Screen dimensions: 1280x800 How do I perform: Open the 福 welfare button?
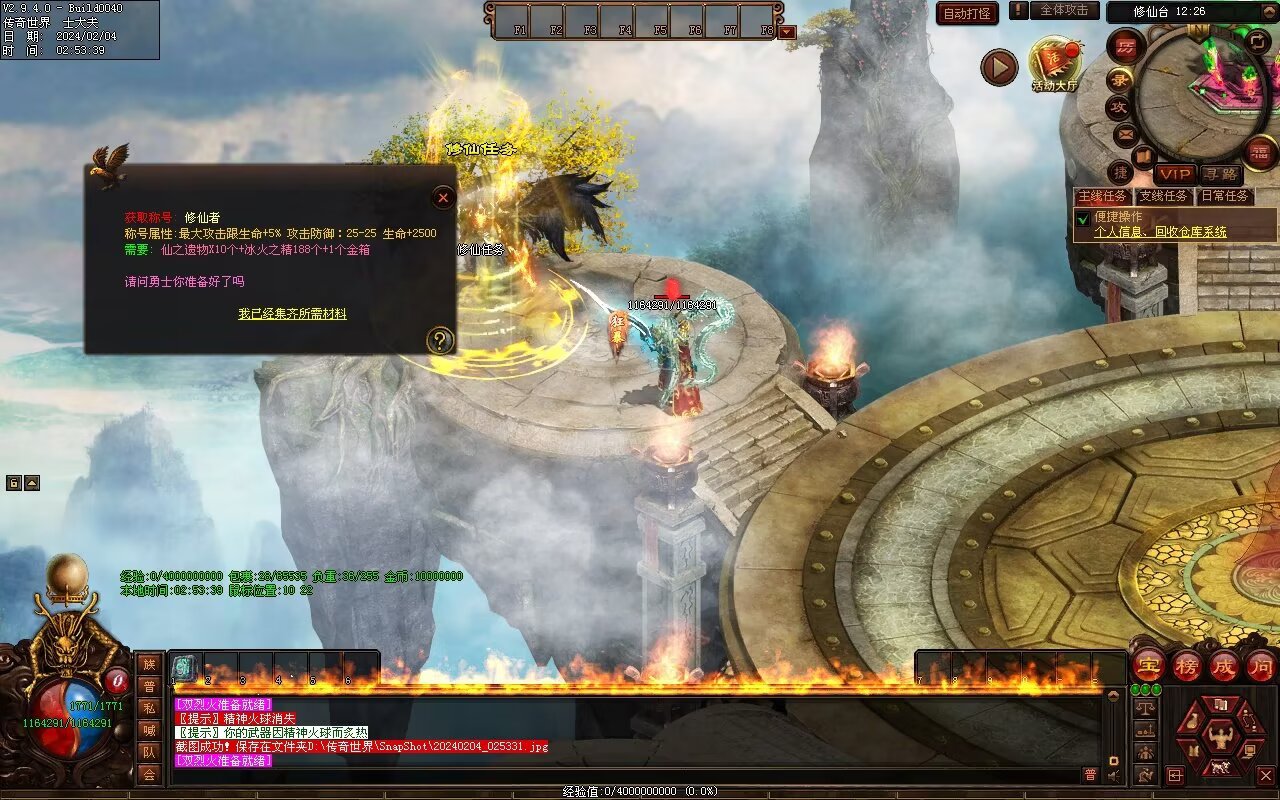coord(1262,152)
